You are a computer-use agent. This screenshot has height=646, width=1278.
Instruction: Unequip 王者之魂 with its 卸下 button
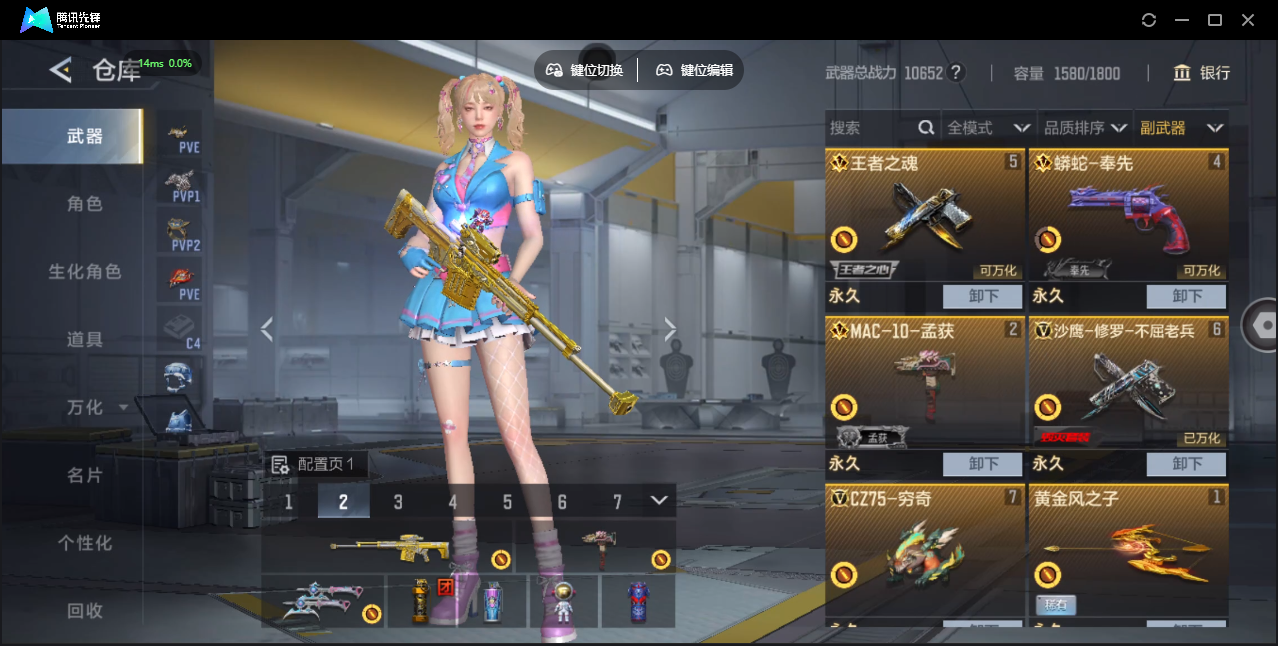pyautogui.click(x=982, y=296)
